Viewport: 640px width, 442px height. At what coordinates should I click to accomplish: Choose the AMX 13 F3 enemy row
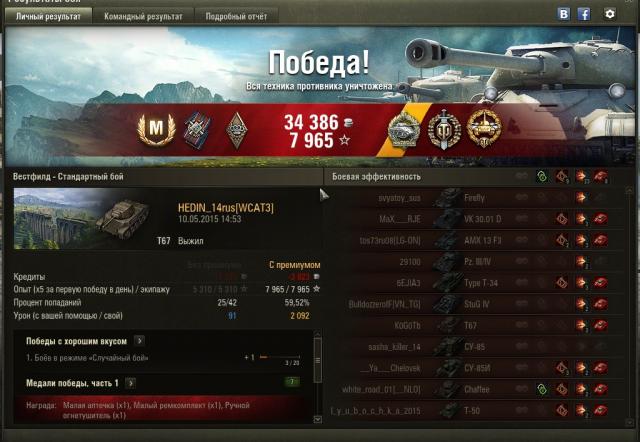point(470,240)
